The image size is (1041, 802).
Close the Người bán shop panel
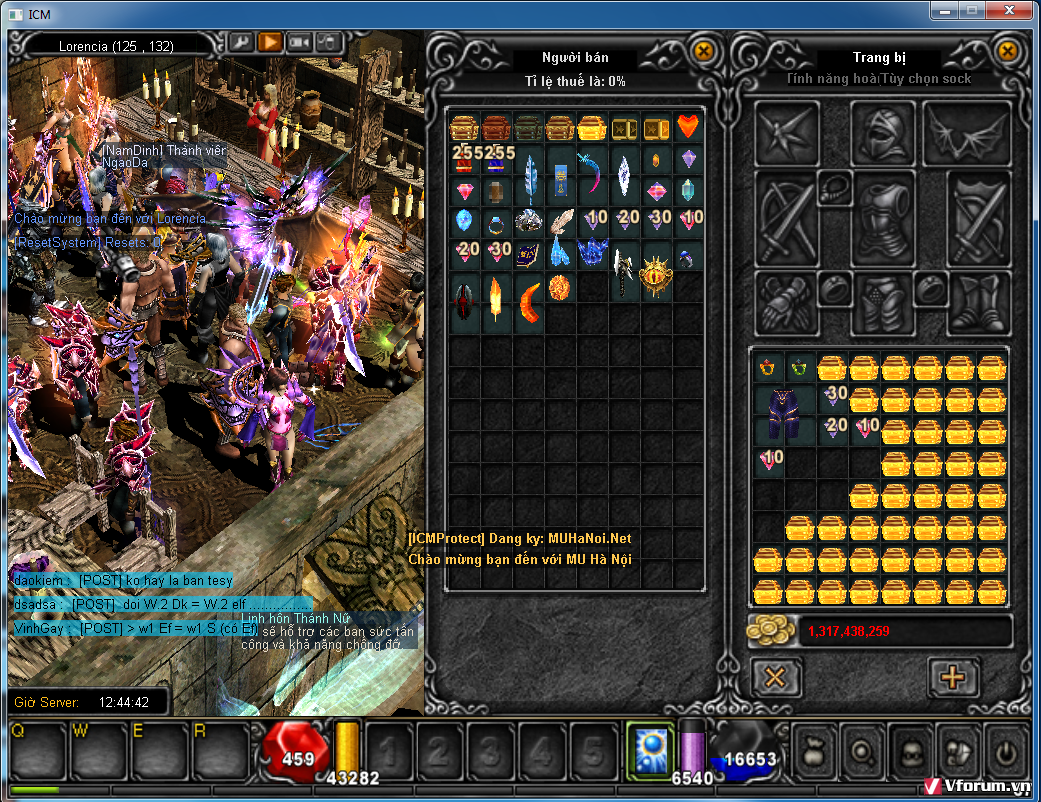tap(704, 51)
